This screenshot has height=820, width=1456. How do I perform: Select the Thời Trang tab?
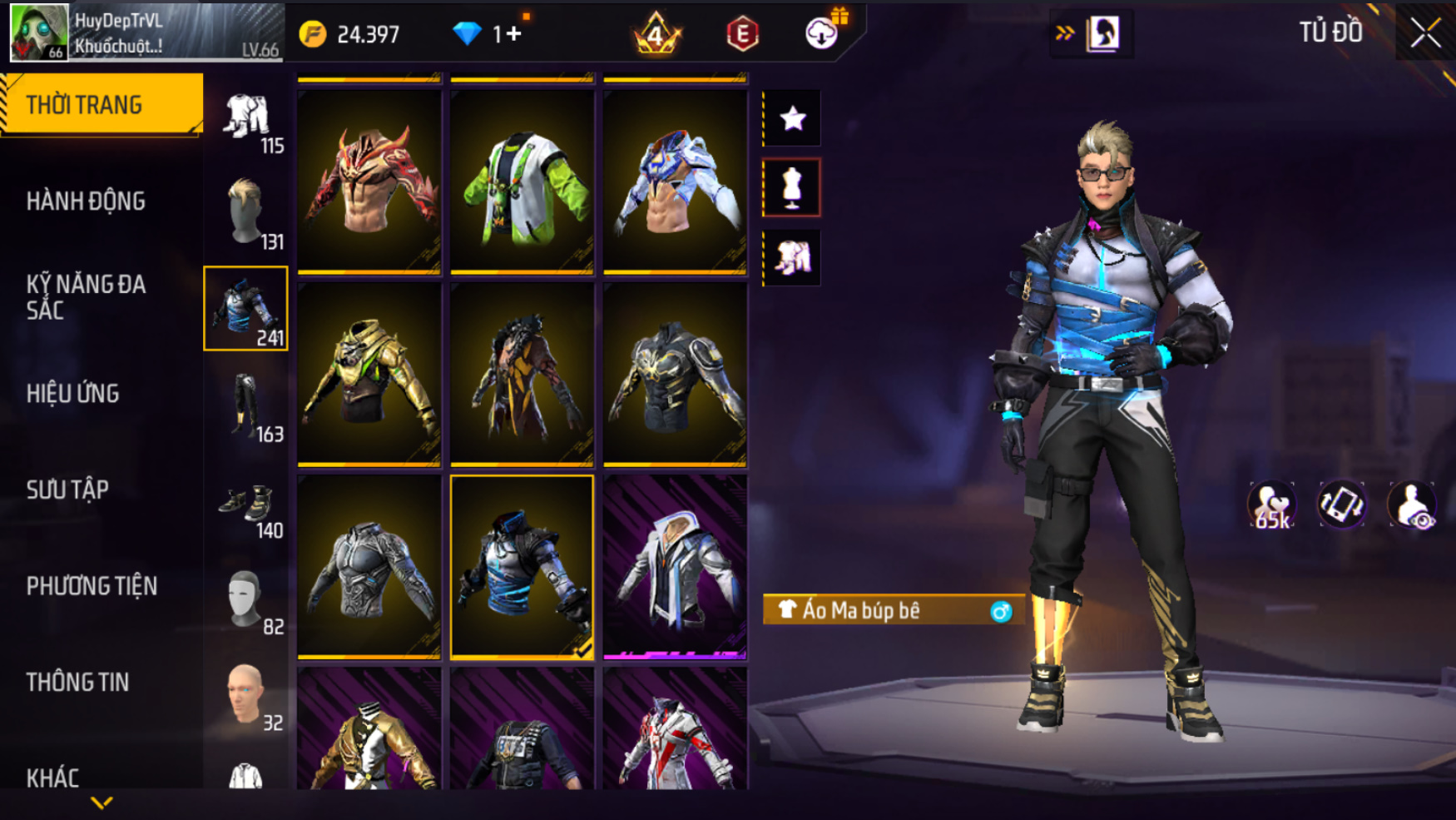(x=102, y=105)
